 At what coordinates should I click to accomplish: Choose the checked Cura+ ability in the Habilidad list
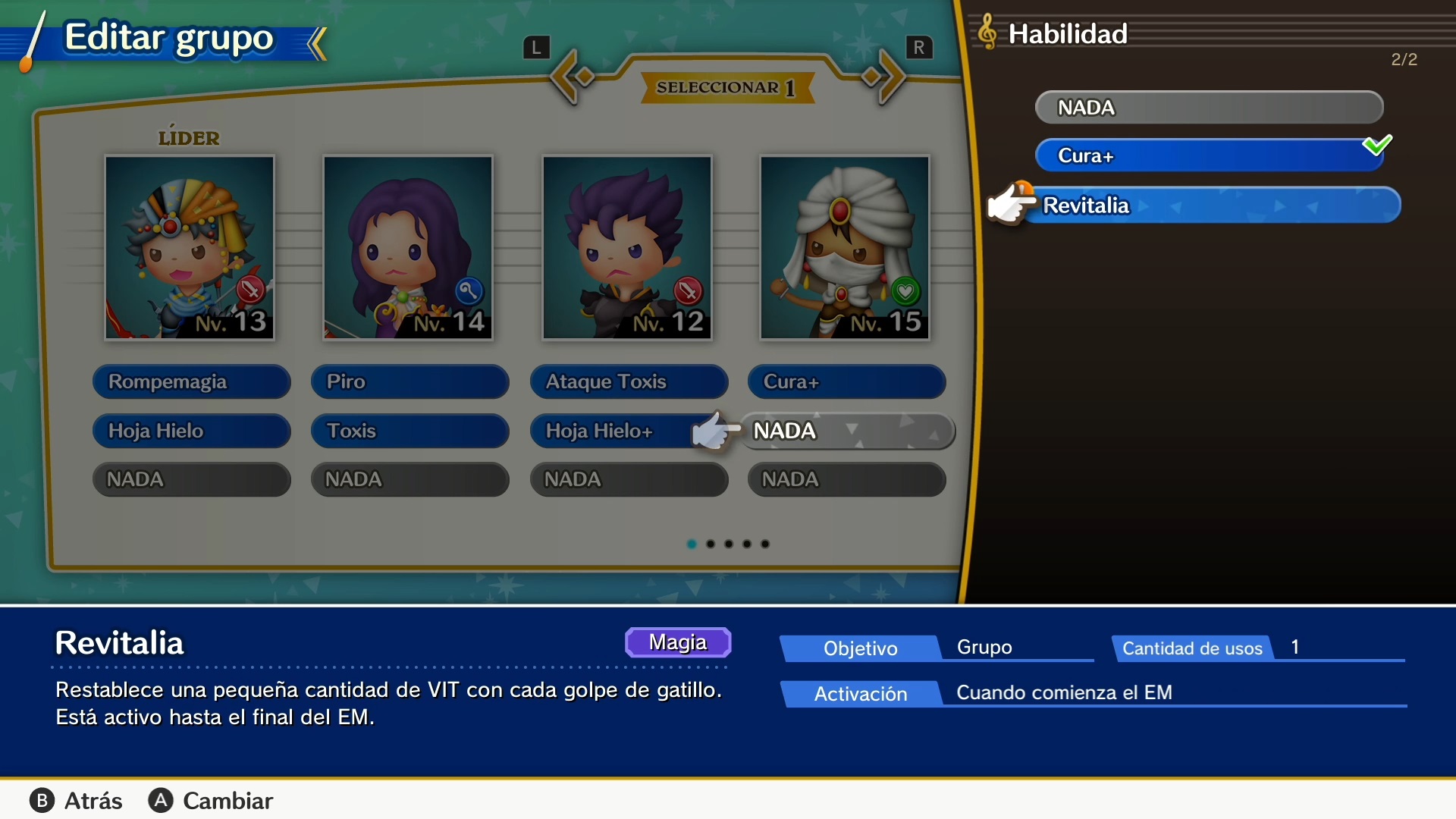pos(1208,155)
